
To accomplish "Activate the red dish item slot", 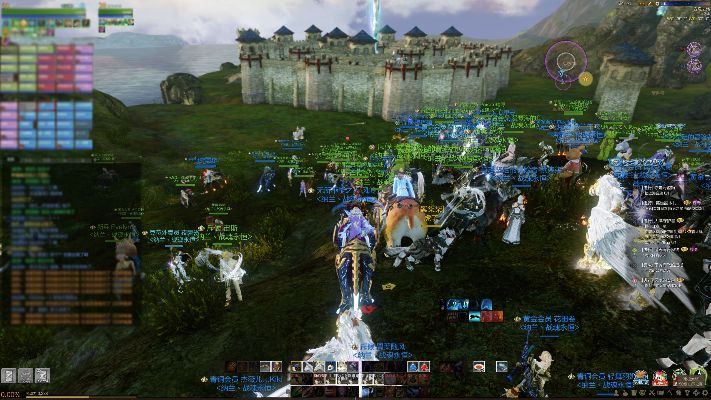I will (479, 367).
